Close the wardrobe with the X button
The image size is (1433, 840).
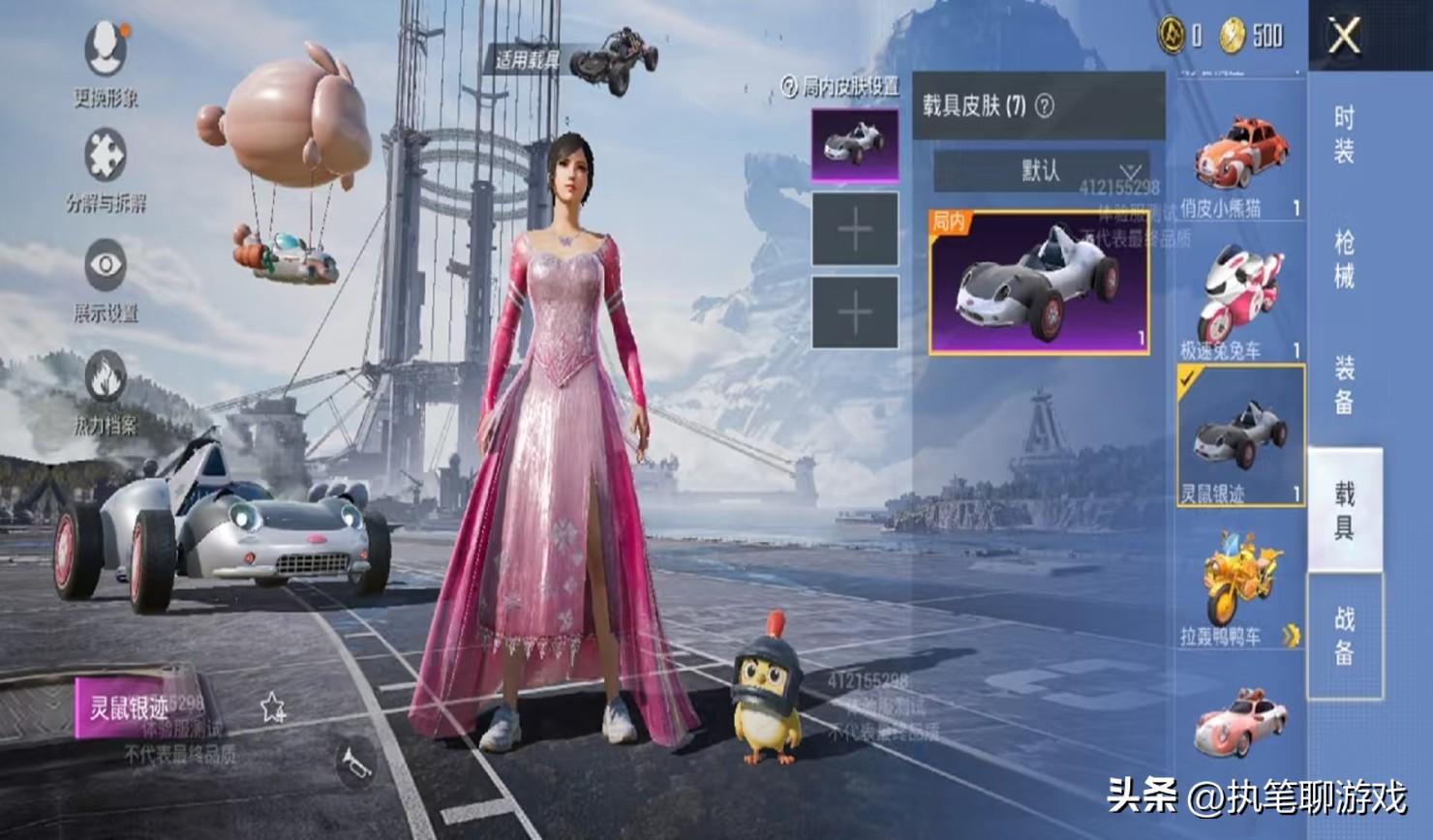tap(1344, 38)
